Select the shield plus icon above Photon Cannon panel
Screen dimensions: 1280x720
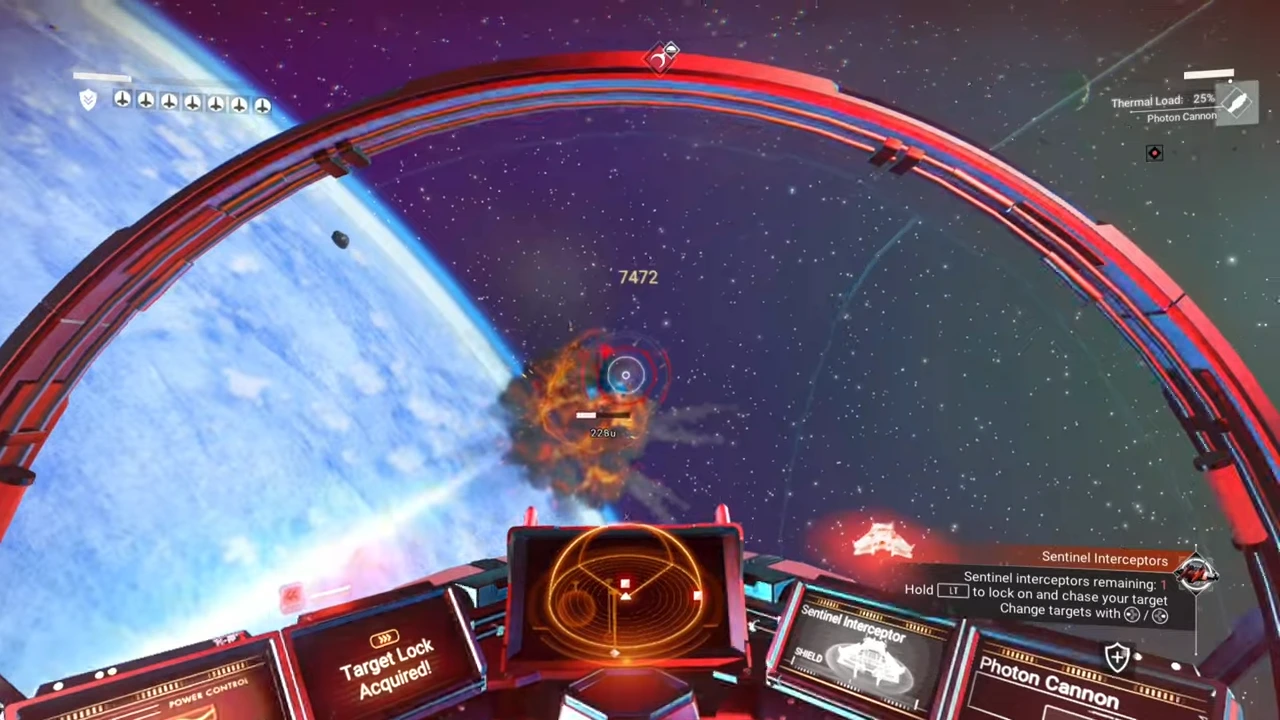[1117, 657]
